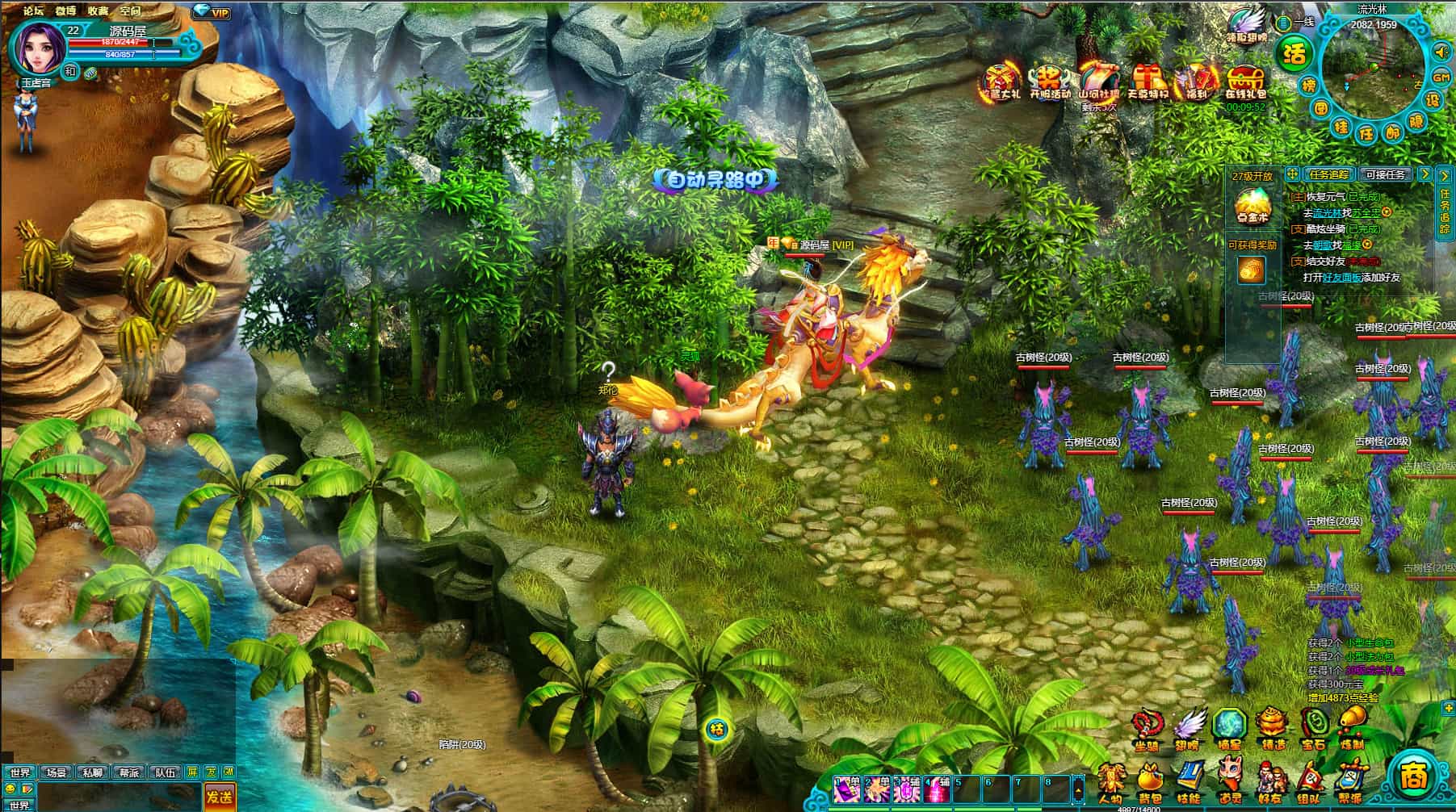The image size is (1456, 812).
Task: Click the round 商 shop button
Action: point(1413,777)
